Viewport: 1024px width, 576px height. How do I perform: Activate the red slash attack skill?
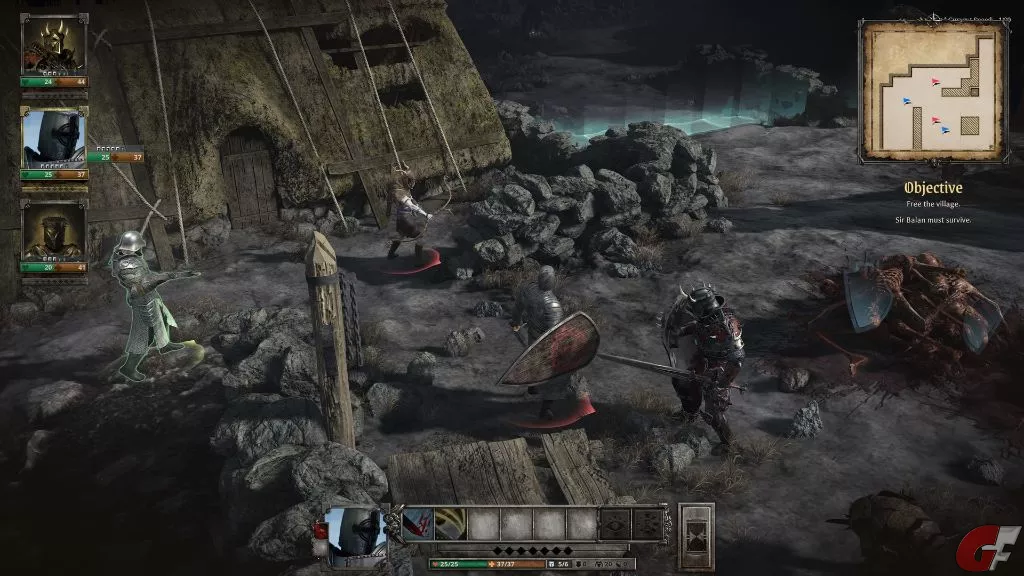pos(417,523)
